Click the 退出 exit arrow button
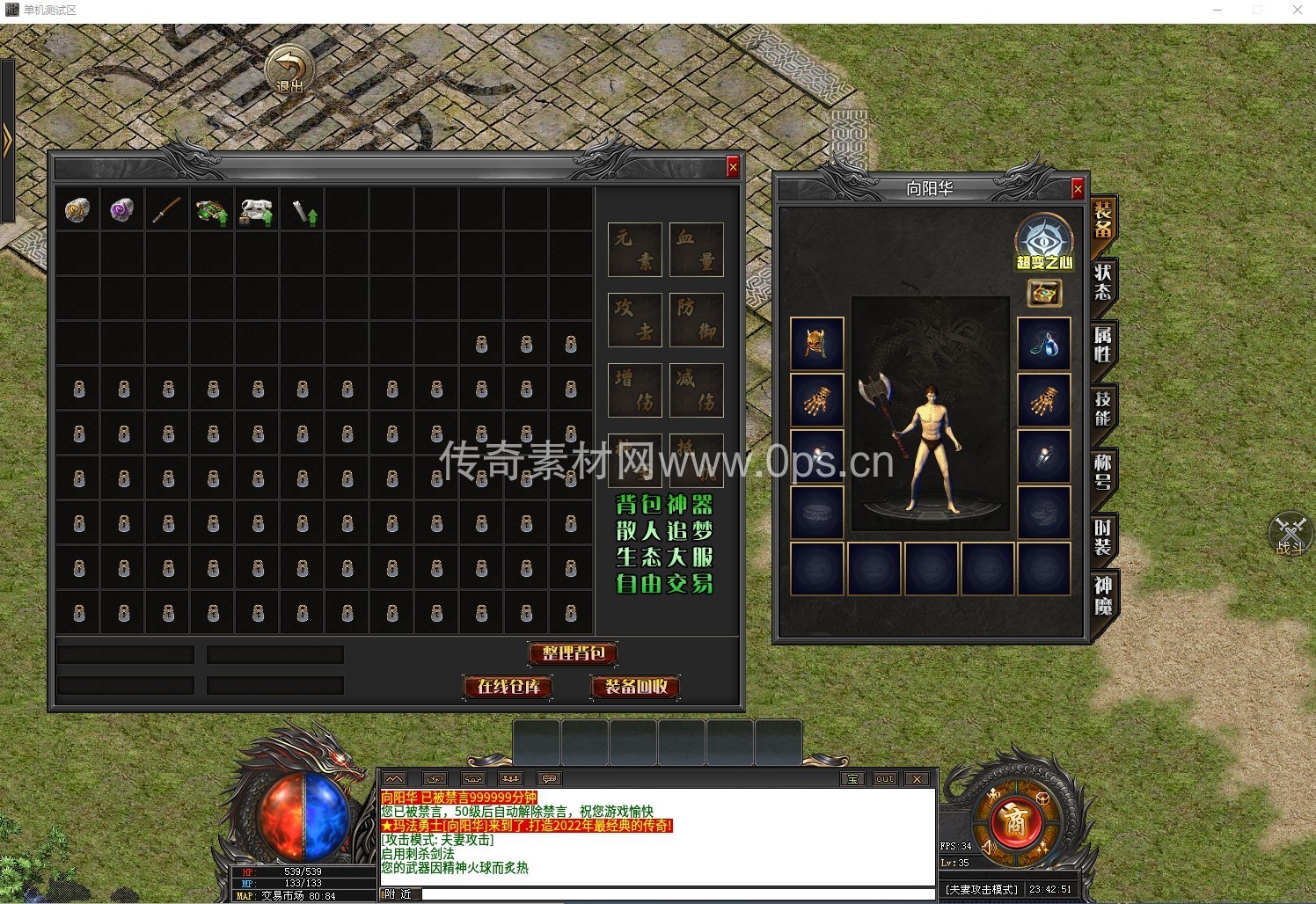The height and width of the screenshot is (904, 1316). pyautogui.click(x=289, y=69)
